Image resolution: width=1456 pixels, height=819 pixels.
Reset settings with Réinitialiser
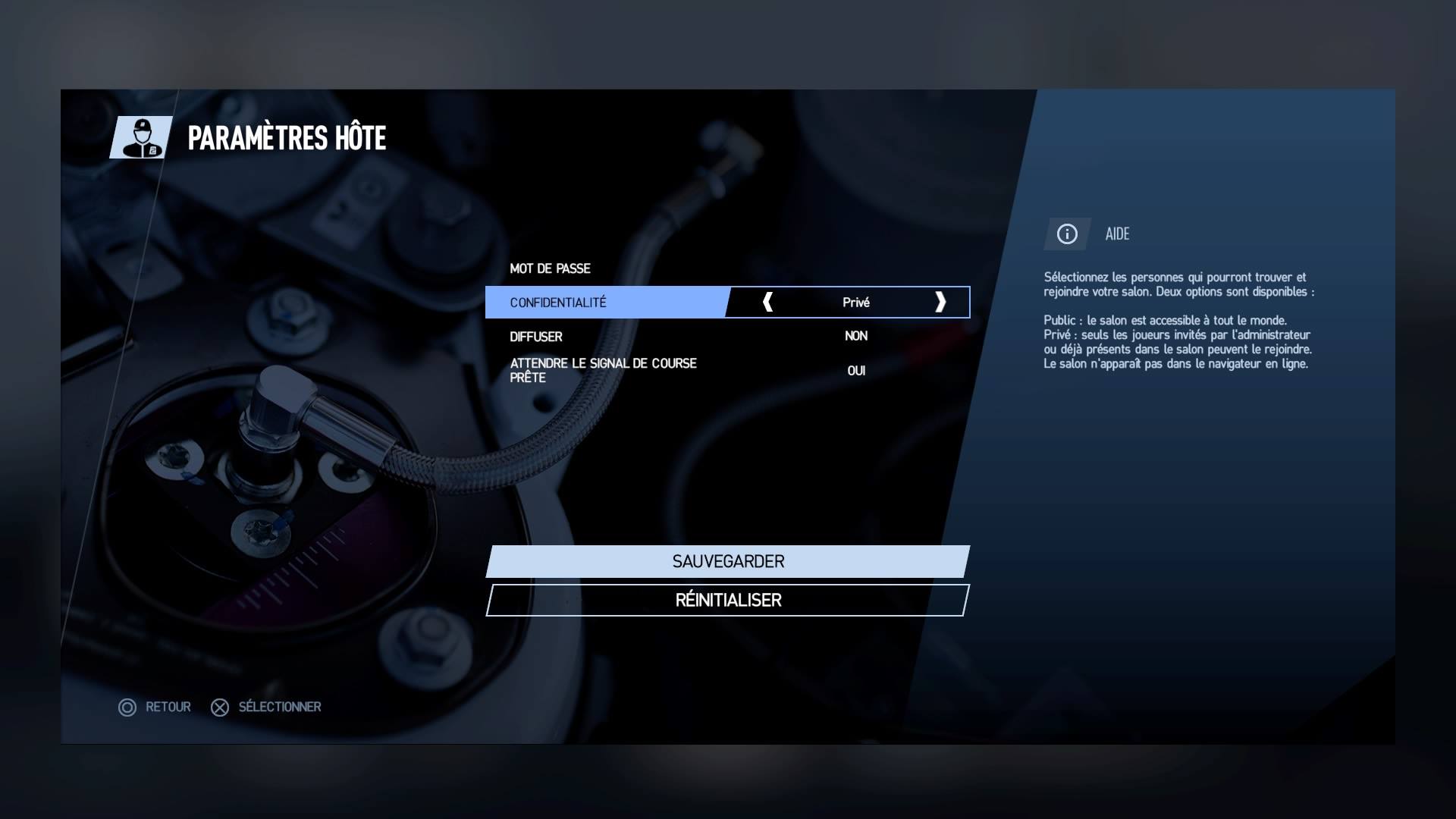[728, 600]
